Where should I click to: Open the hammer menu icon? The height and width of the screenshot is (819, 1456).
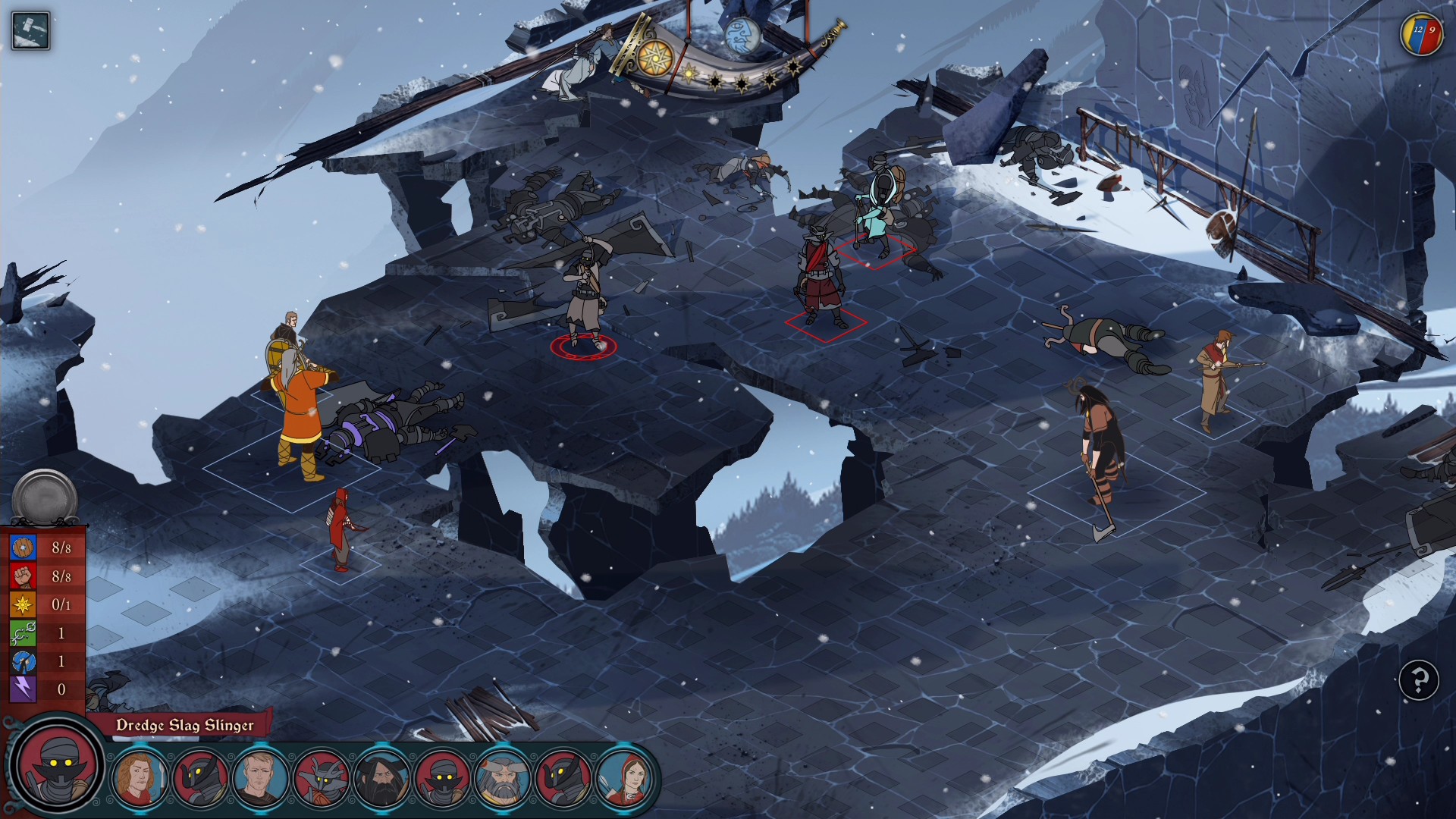coord(31,31)
